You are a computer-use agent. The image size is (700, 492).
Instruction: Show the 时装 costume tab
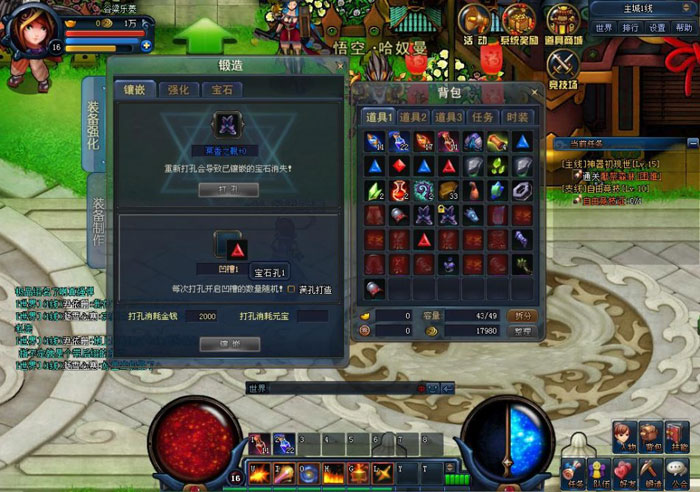coord(517,117)
